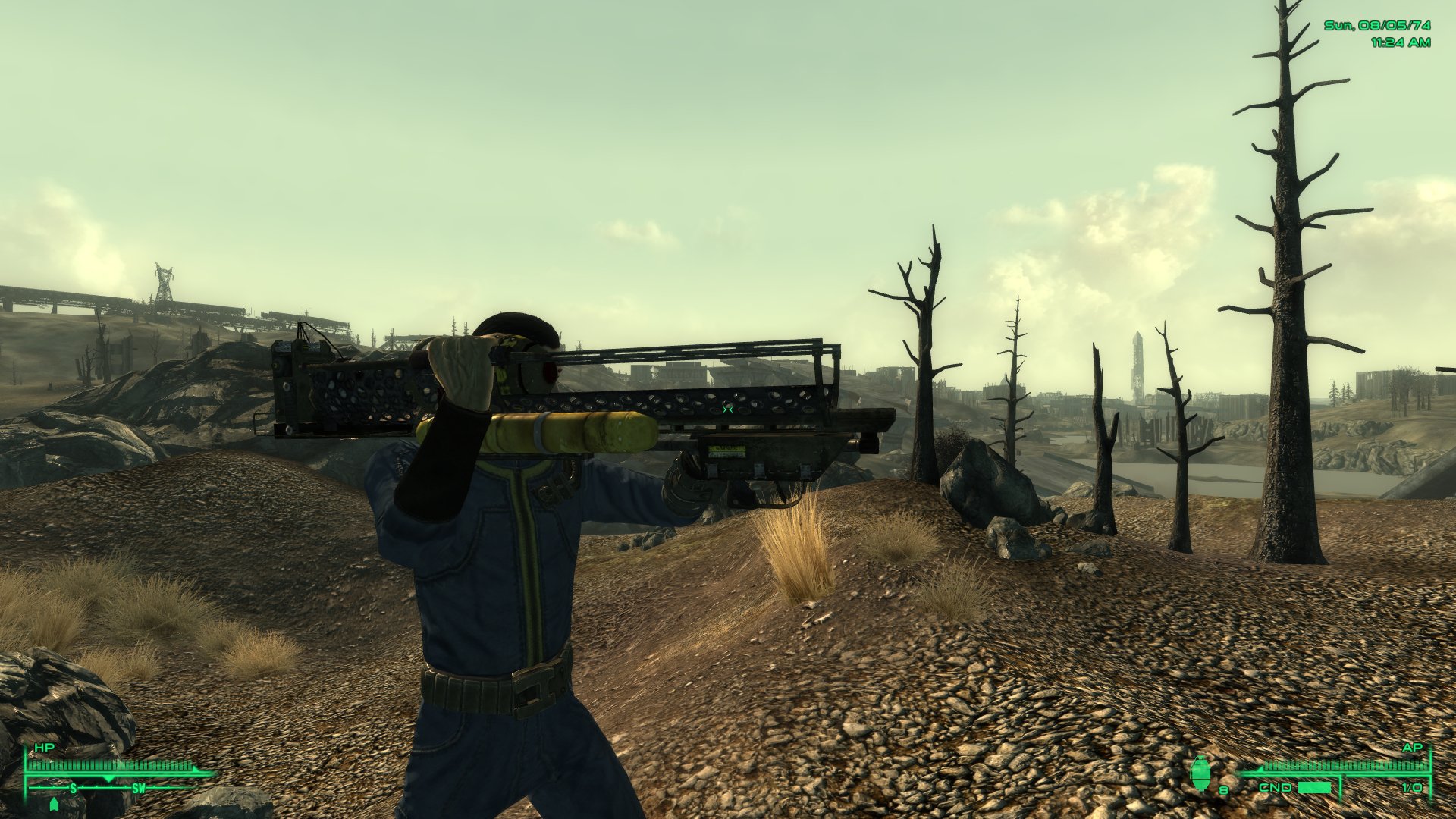Viewport: 1456px width, 819px height.
Task: Click the compass strip showing S and SW
Action: pos(108,789)
